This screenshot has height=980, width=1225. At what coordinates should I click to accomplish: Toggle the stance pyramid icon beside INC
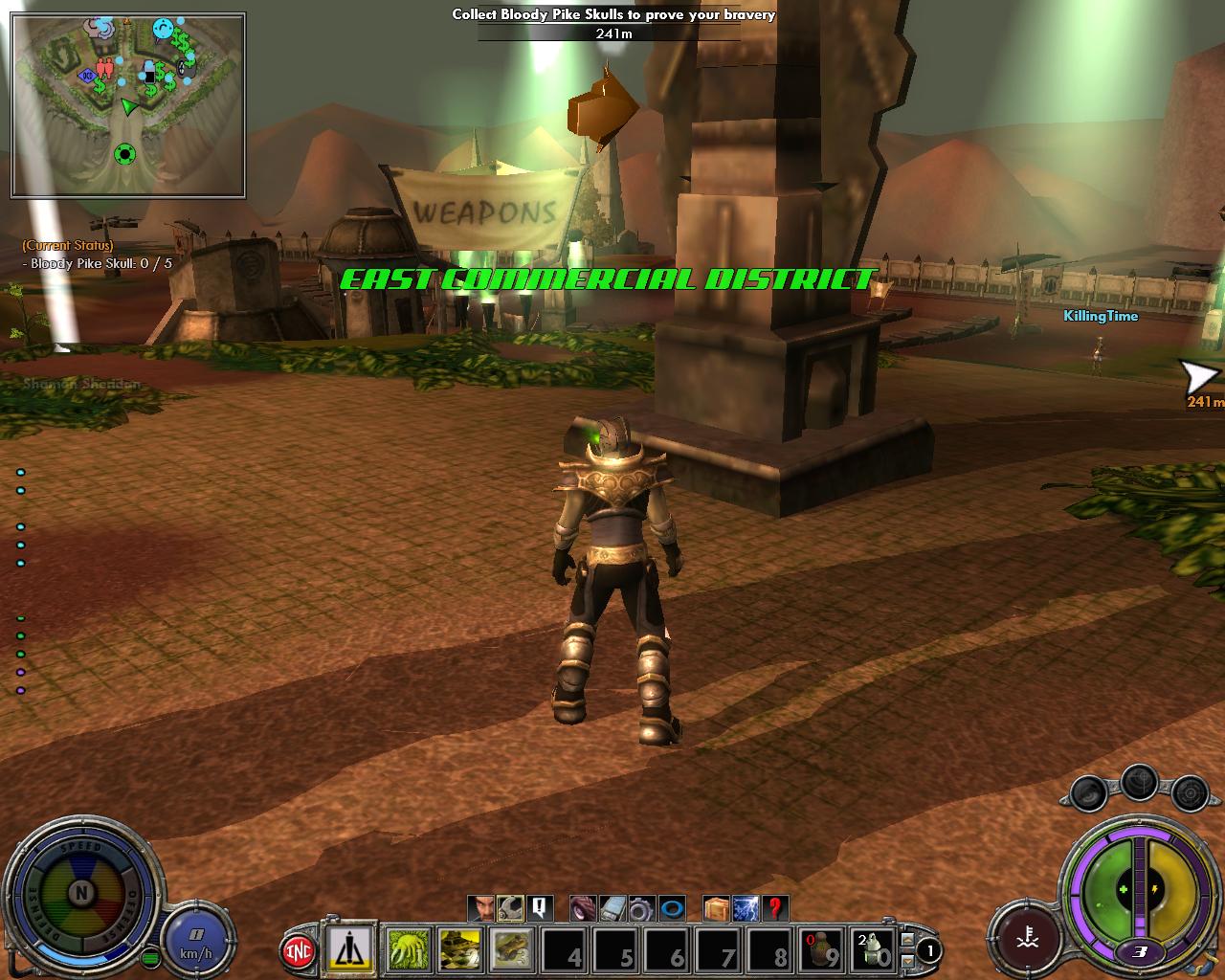click(350, 948)
